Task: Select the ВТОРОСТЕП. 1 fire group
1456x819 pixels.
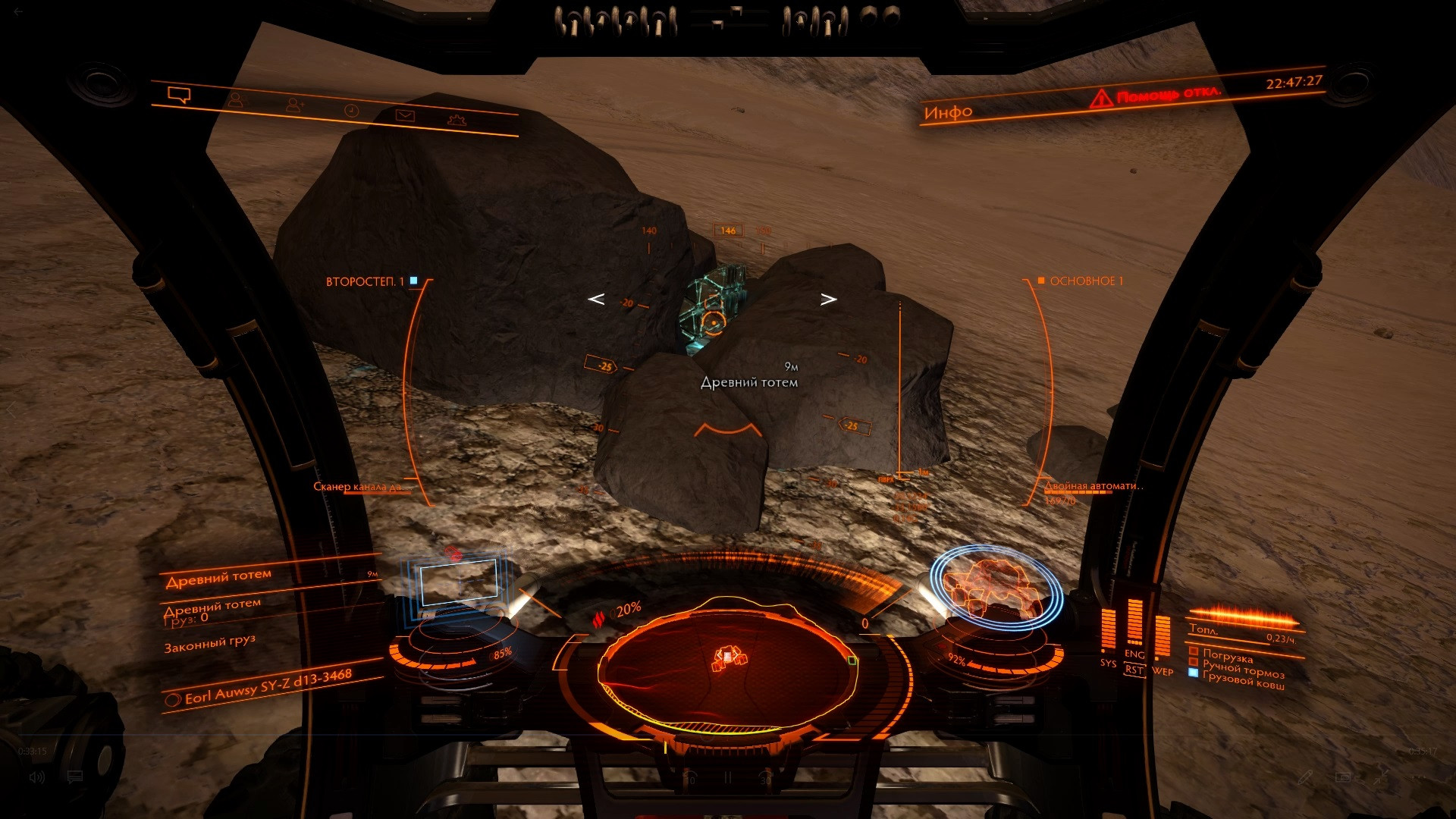Action: (366, 281)
